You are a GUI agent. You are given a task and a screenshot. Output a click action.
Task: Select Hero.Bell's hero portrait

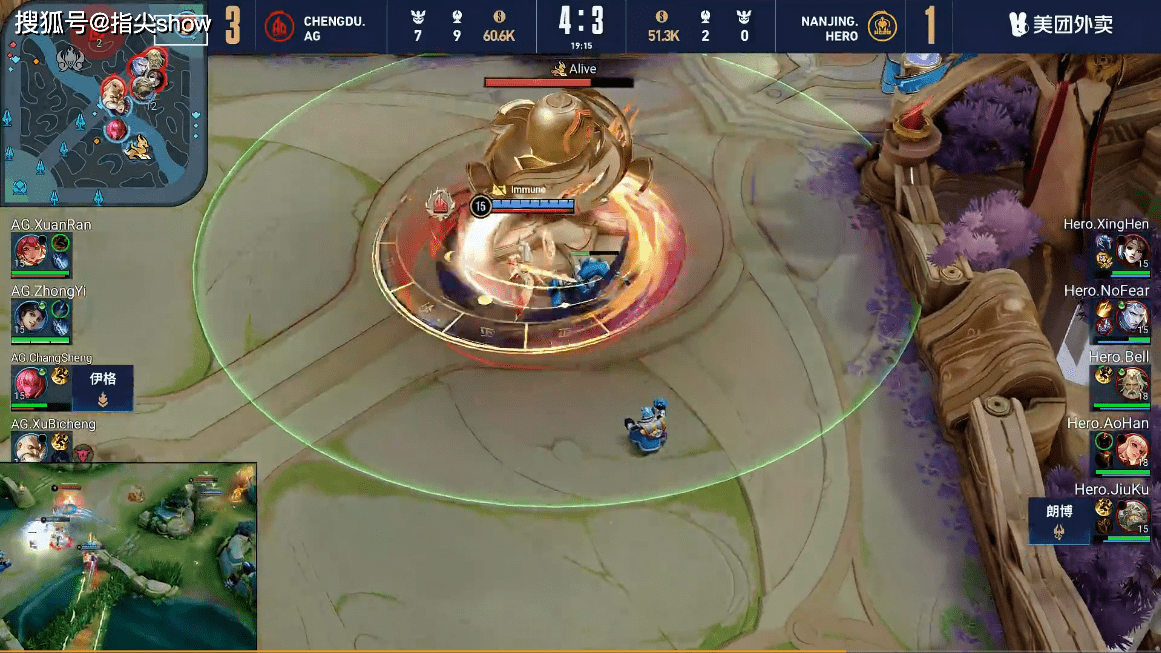coord(1135,384)
